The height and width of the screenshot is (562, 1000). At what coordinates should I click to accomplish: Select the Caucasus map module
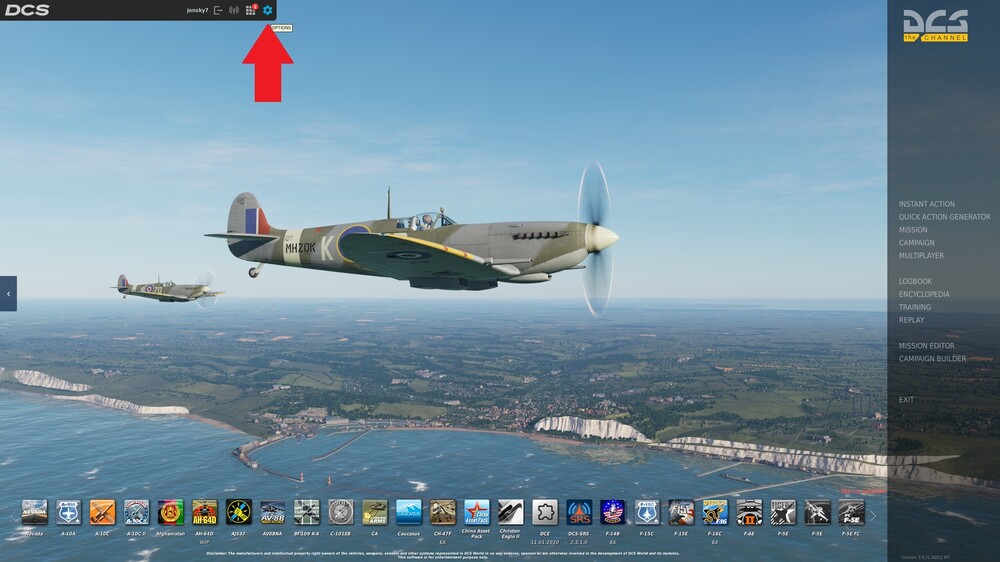[408, 513]
